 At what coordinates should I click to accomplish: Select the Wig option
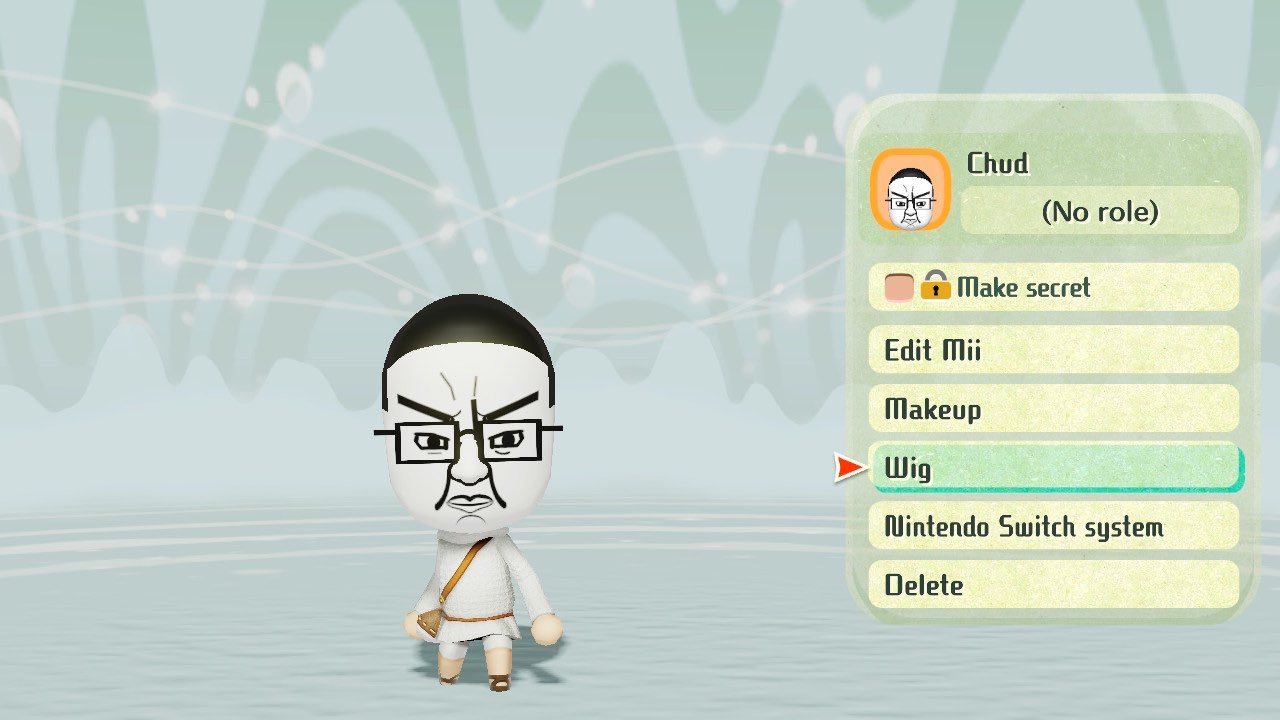point(1053,468)
